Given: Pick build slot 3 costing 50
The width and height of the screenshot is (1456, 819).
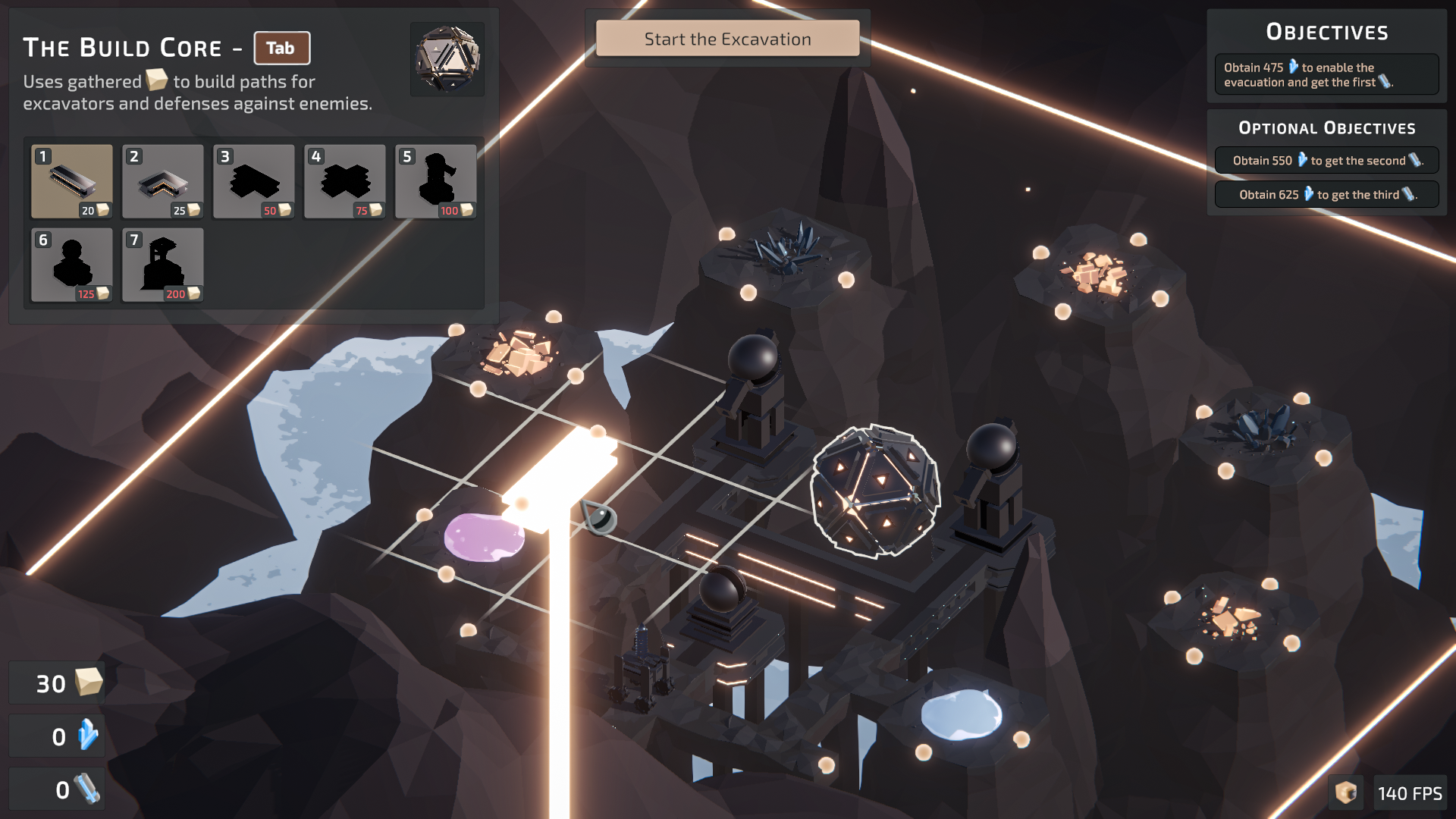Looking at the screenshot, I should (x=254, y=182).
